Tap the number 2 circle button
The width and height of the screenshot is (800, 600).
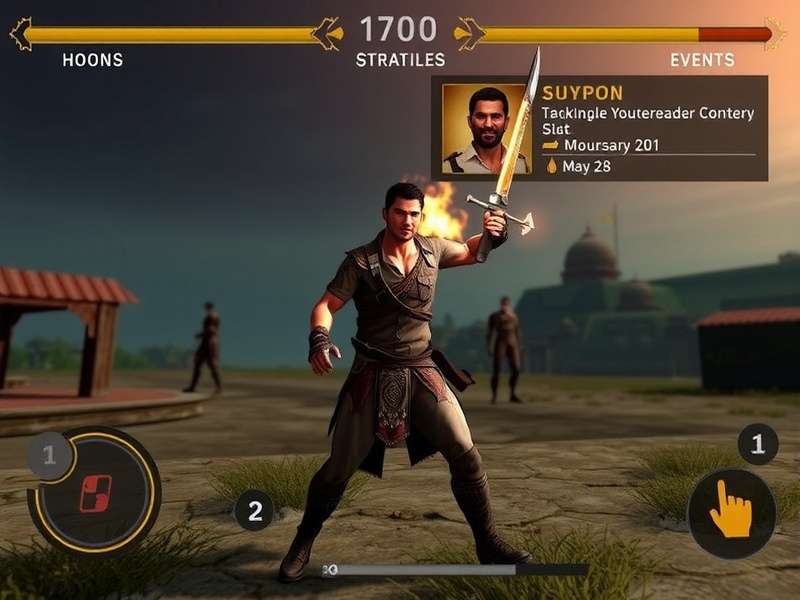[x=254, y=512]
